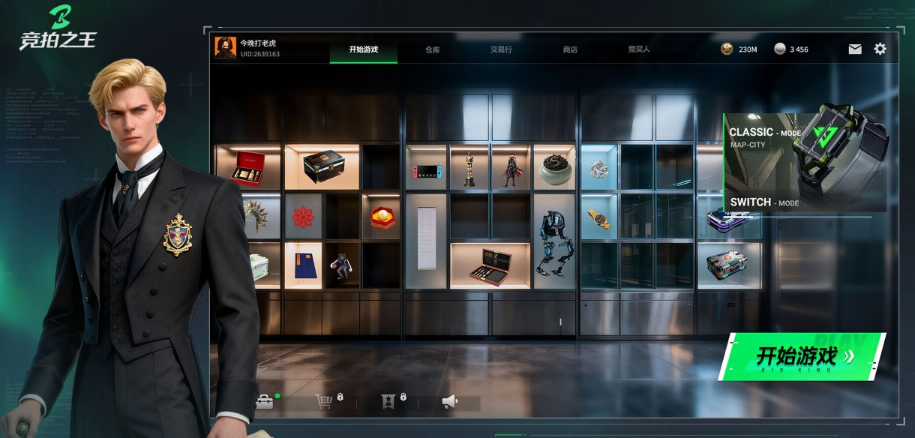Select the gold wristwatch item

click(599, 217)
